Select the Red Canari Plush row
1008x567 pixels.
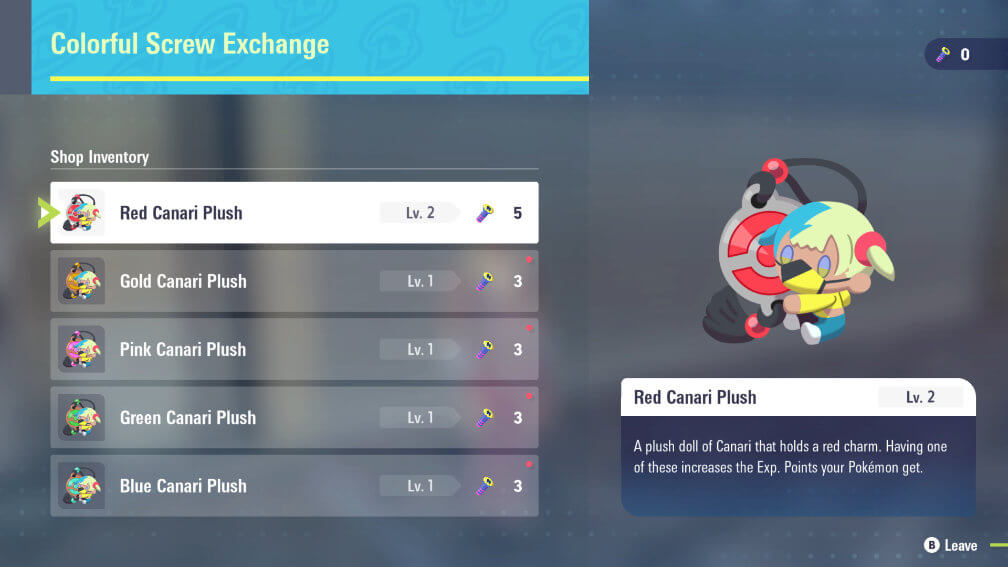click(294, 213)
